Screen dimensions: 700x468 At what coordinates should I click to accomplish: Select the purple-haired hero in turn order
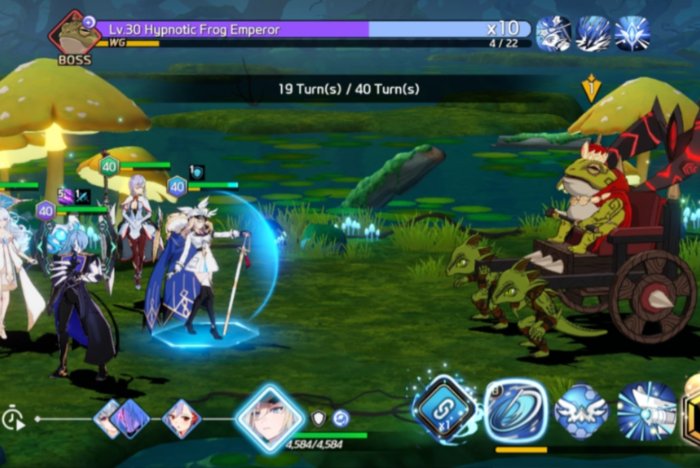[x=127, y=418]
